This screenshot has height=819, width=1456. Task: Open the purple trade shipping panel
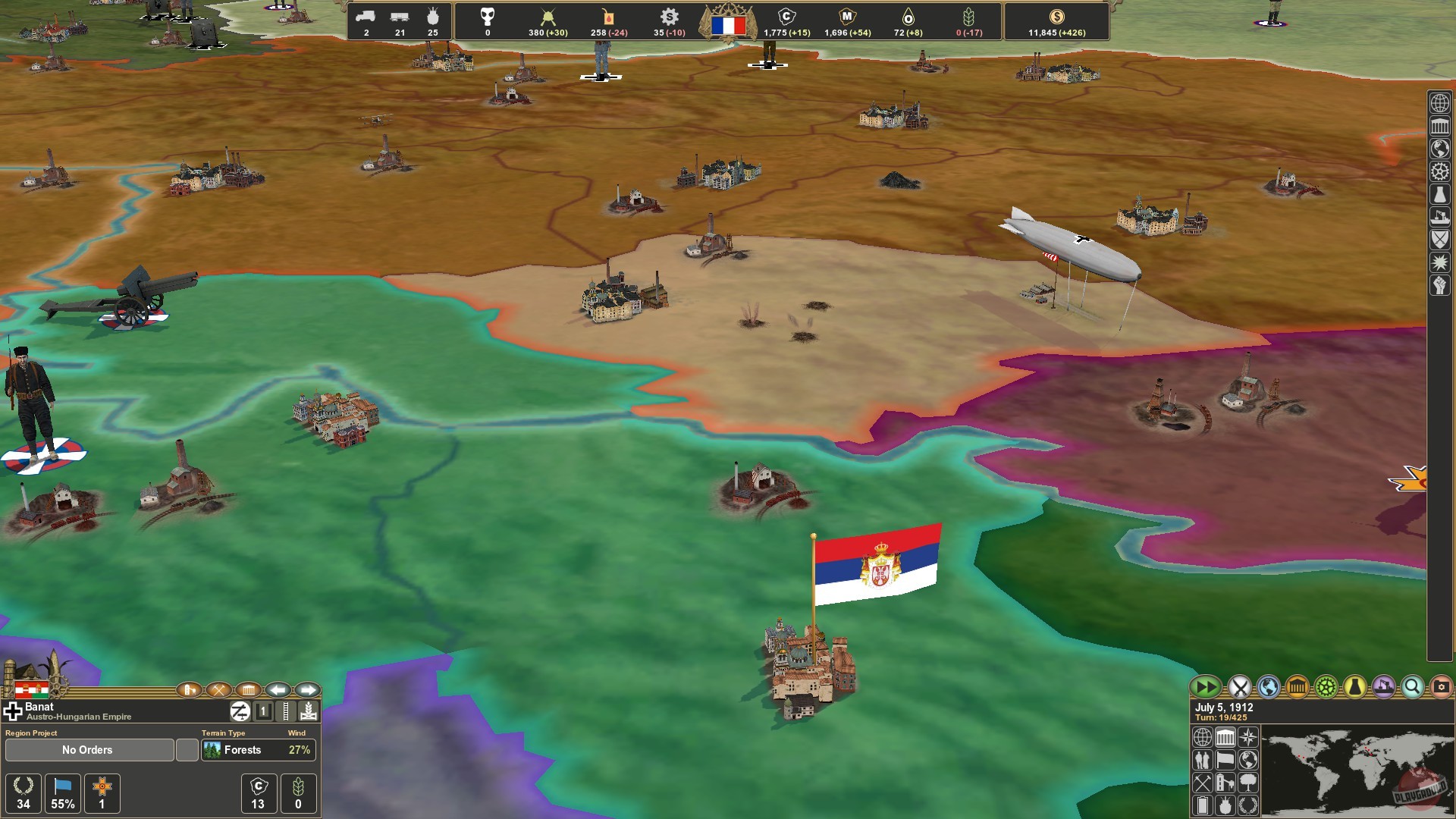1382,687
